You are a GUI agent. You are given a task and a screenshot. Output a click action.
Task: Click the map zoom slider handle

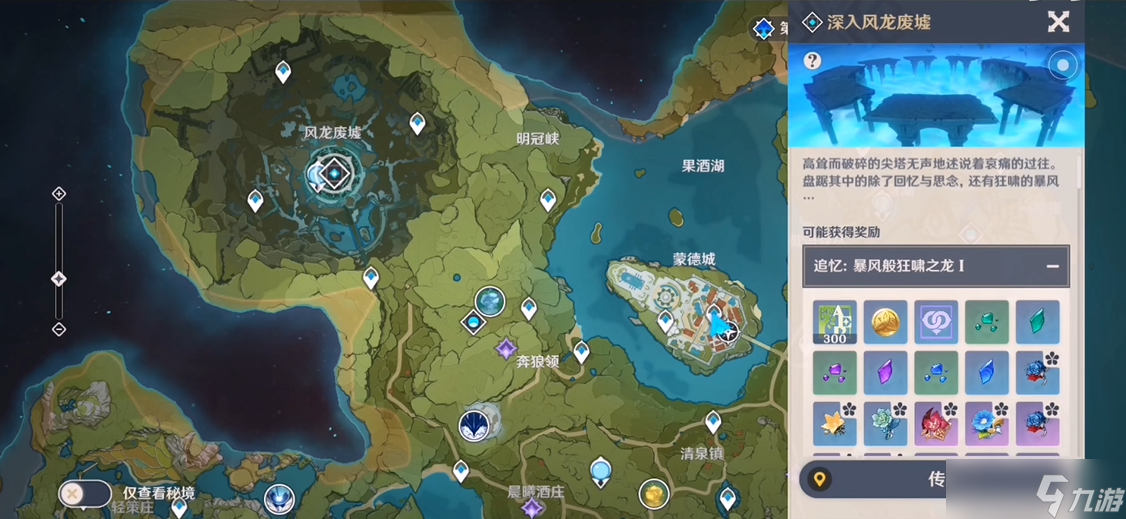tap(59, 279)
